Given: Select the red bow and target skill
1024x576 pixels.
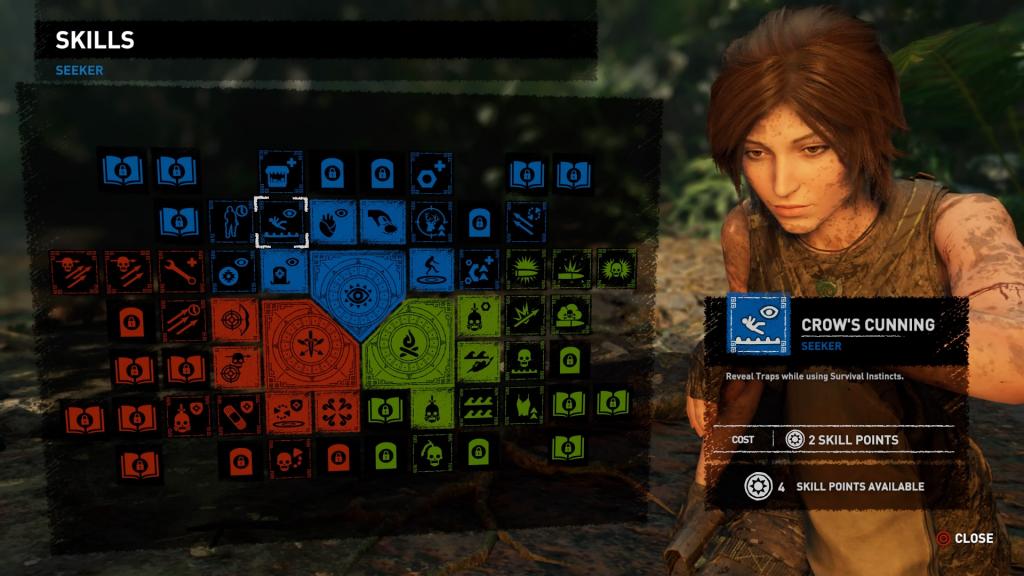Looking at the screenshot, I should [235, 320].
